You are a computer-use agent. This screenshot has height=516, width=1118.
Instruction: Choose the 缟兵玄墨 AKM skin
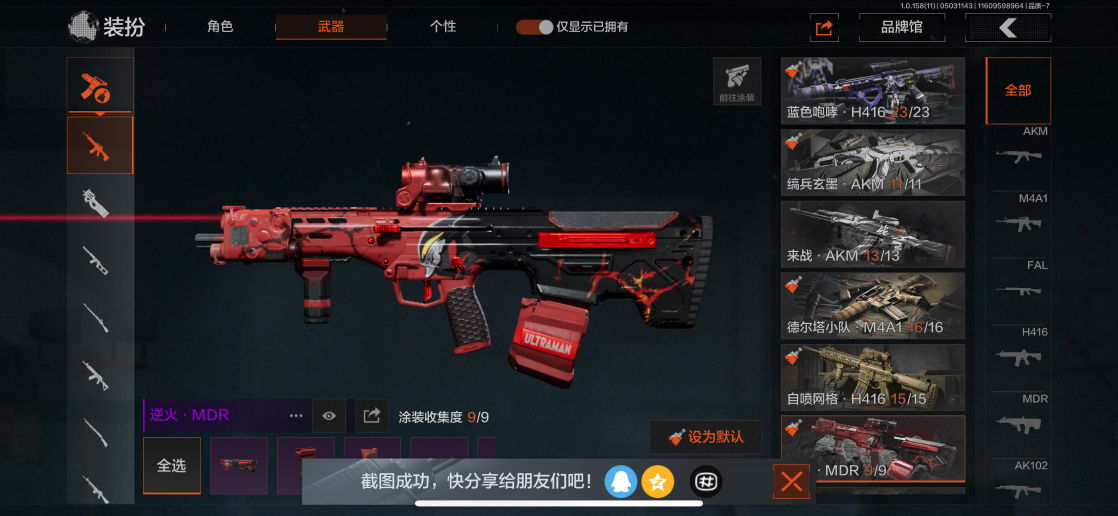(x=873, y=162)
